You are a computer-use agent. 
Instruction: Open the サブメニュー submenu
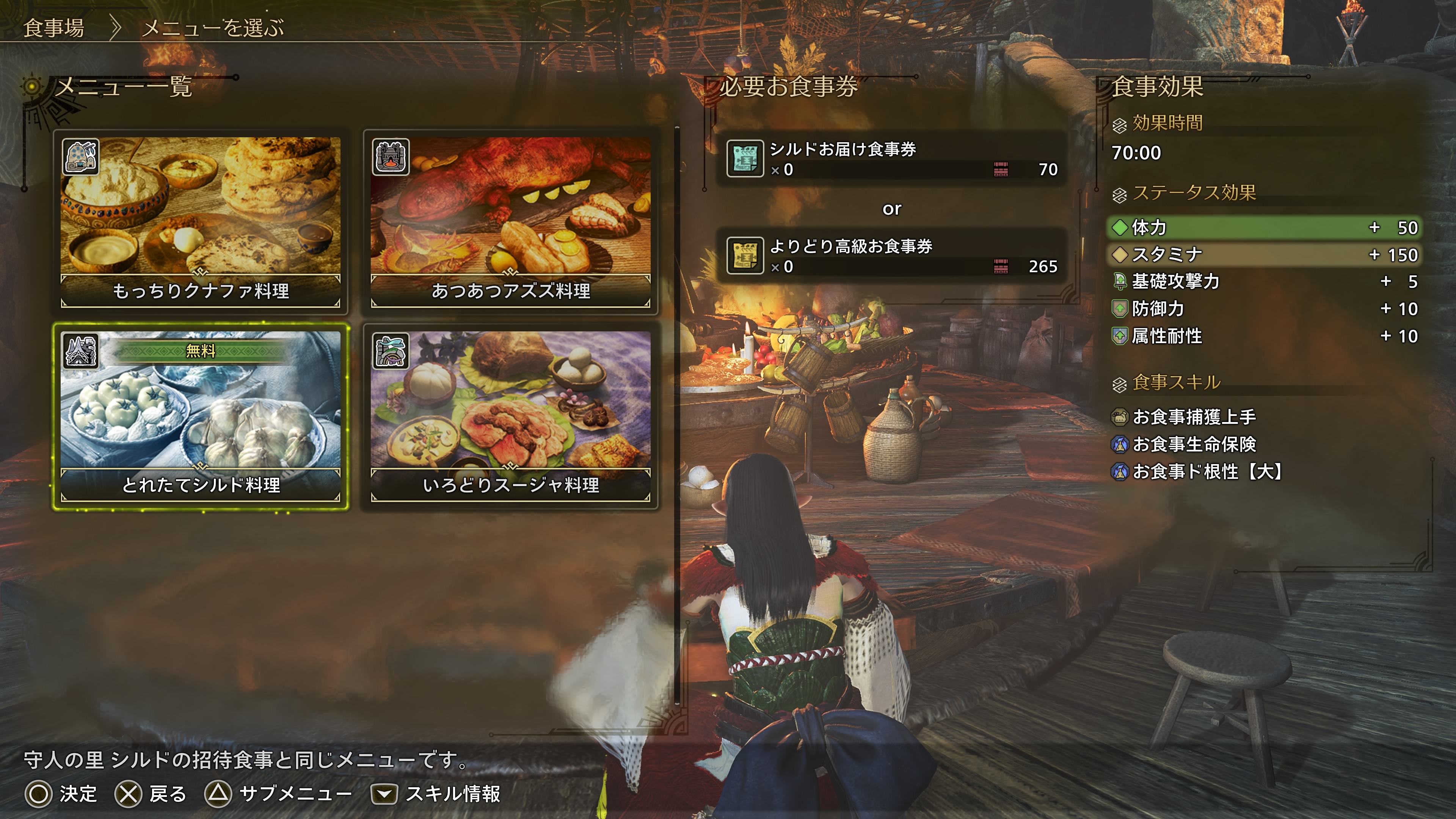[x=278, y=794]
